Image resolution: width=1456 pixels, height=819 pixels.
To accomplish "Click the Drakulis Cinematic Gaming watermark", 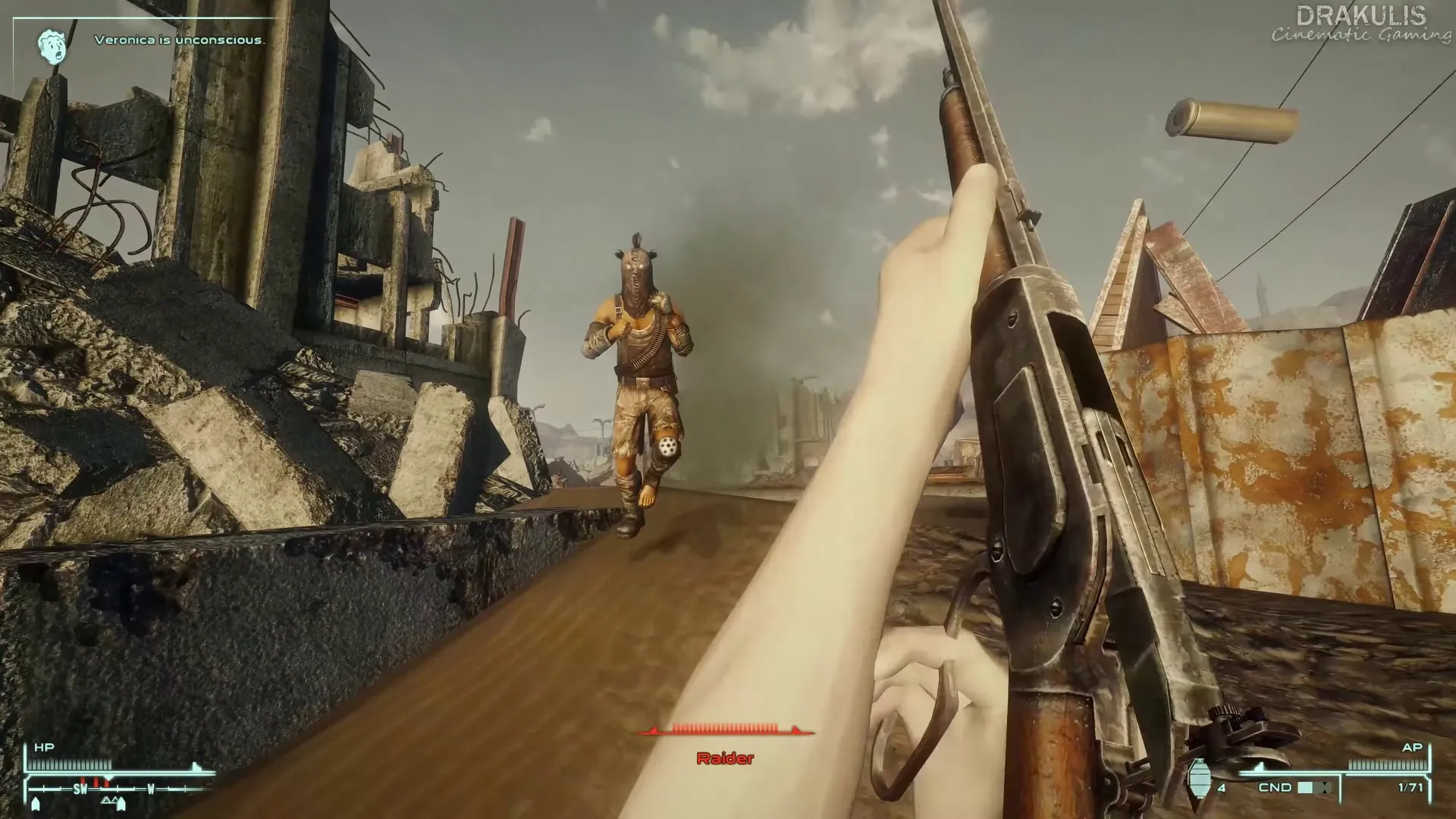I will pyautogui.click(x=1360, y=24).
